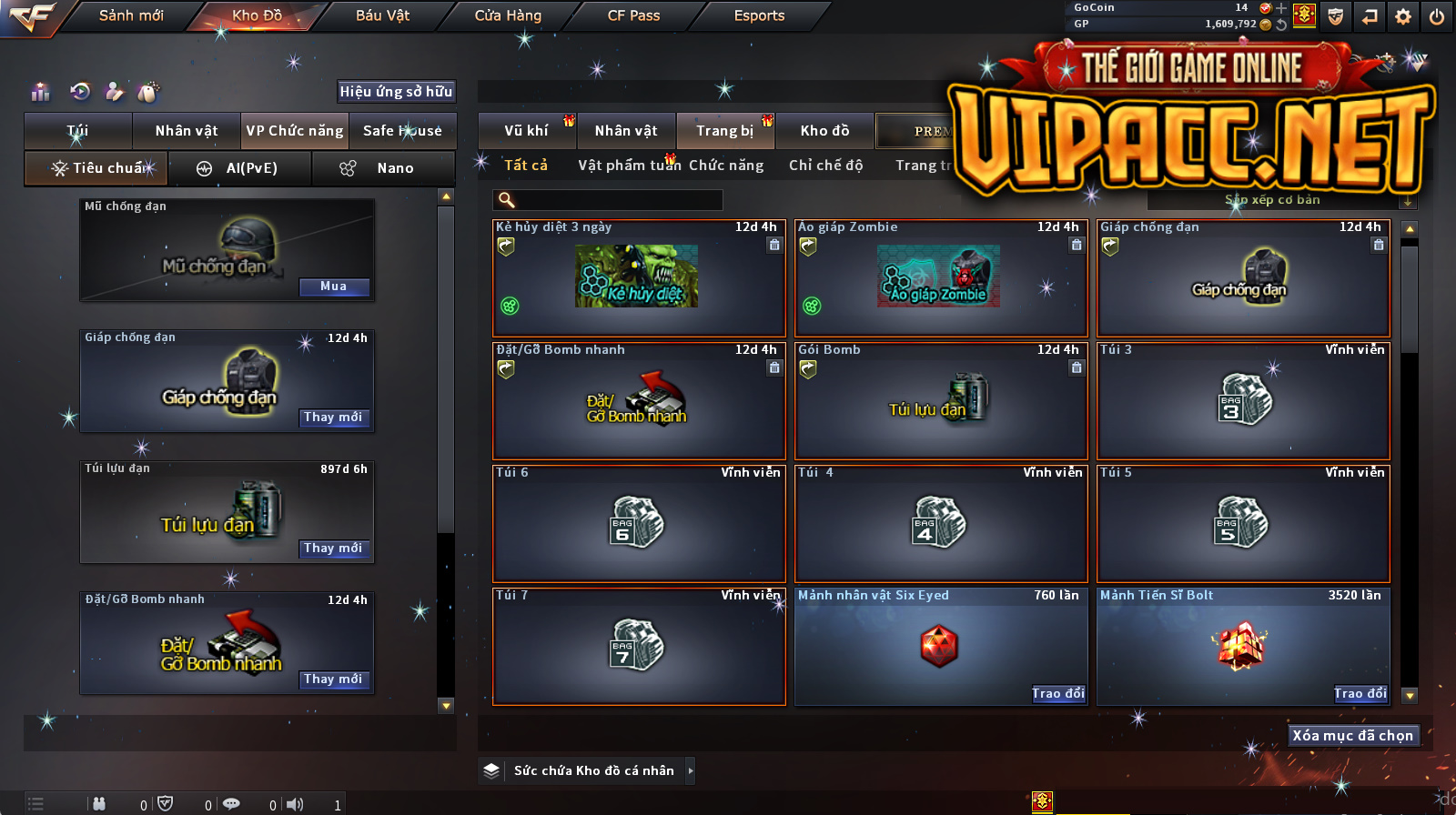Switch to the Cửa Hàng shop tab
1456x815 pixels.
tap(508, 15)
